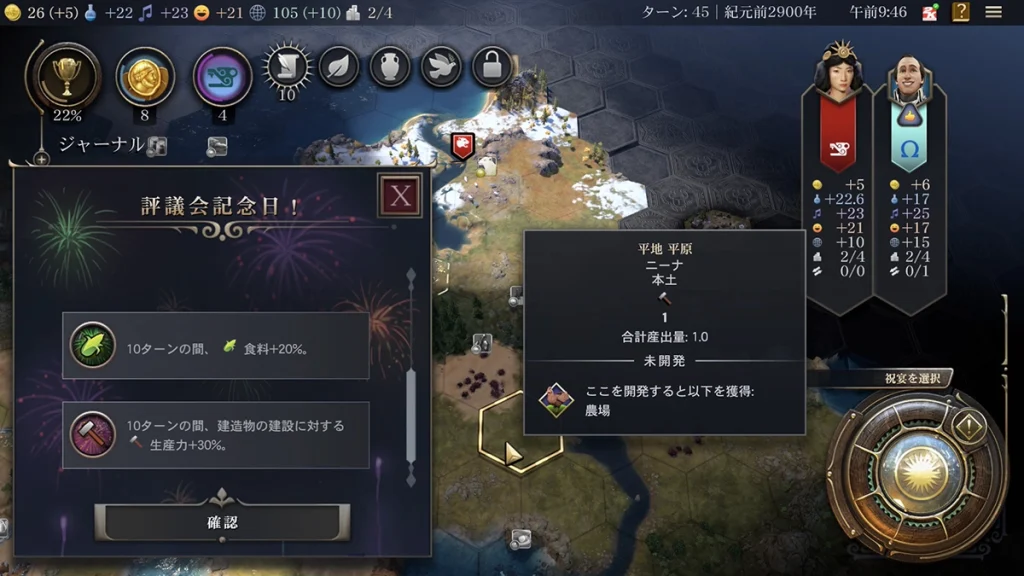Open the red dice icon in the top bar
1024x576 pixels.
(930, 13)
